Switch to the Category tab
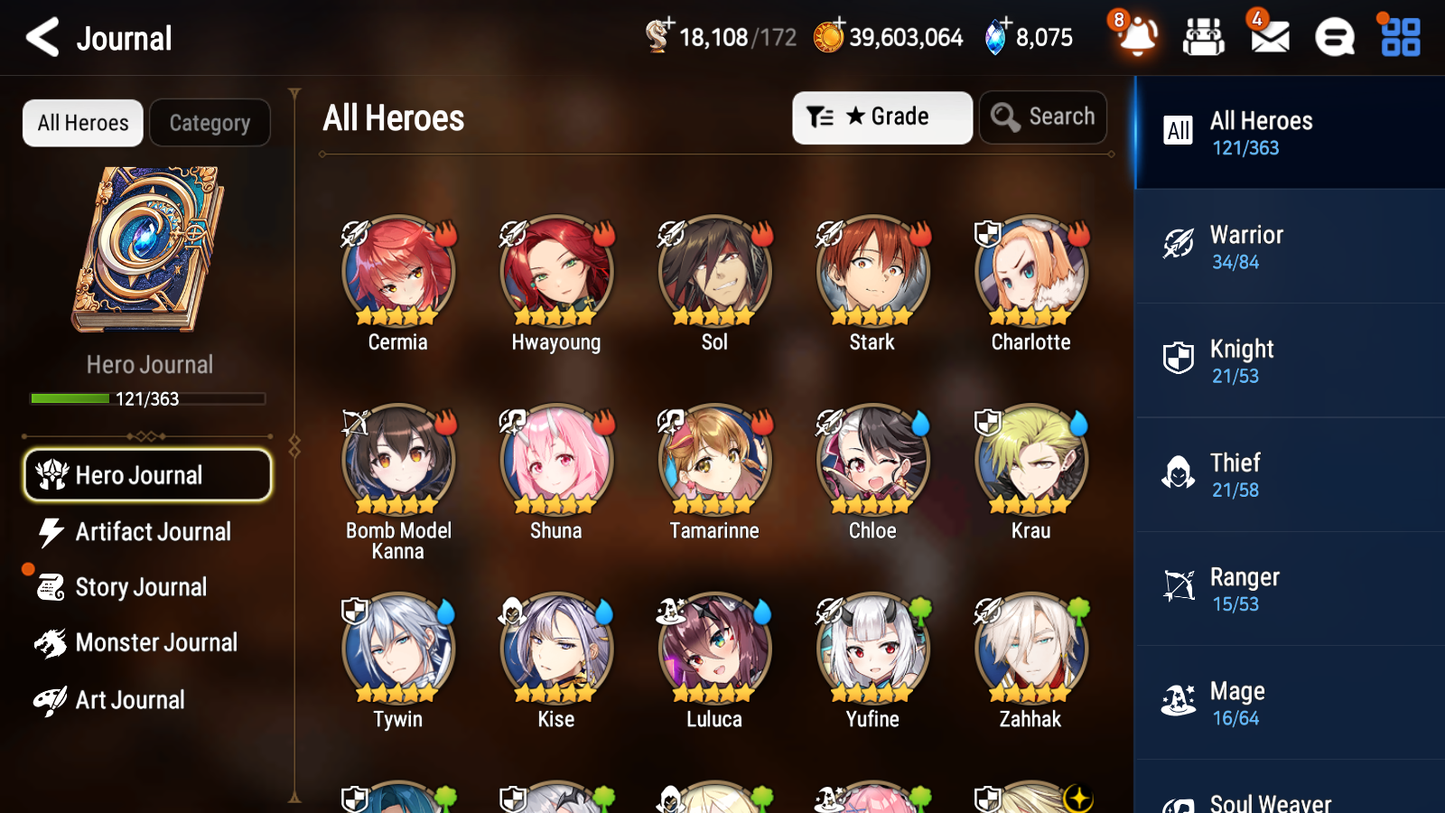Image resolution: width=1445 pixels, height=813 pixels. (x=209, y=123)
